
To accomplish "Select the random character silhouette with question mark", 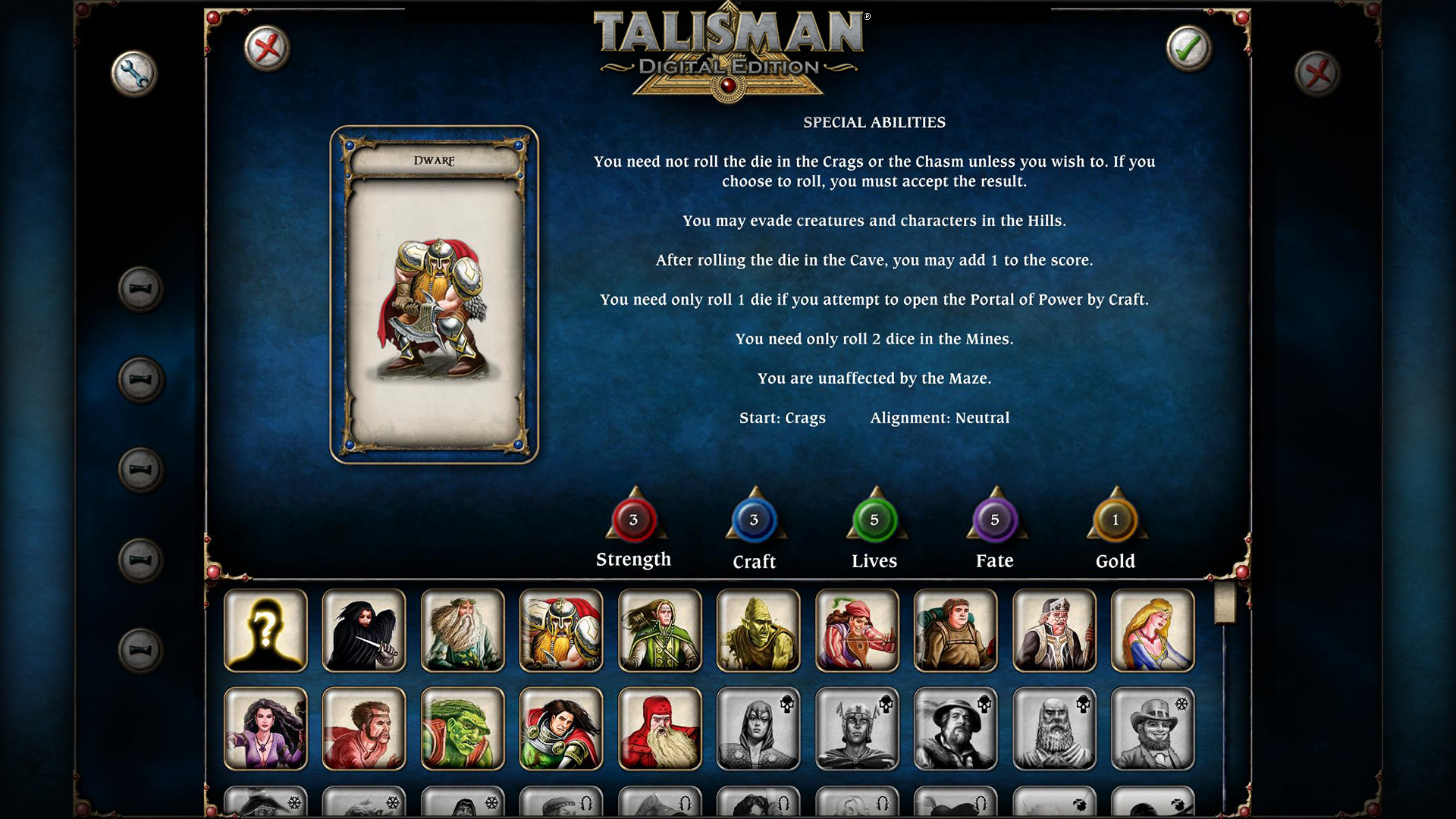I will 265,630.
